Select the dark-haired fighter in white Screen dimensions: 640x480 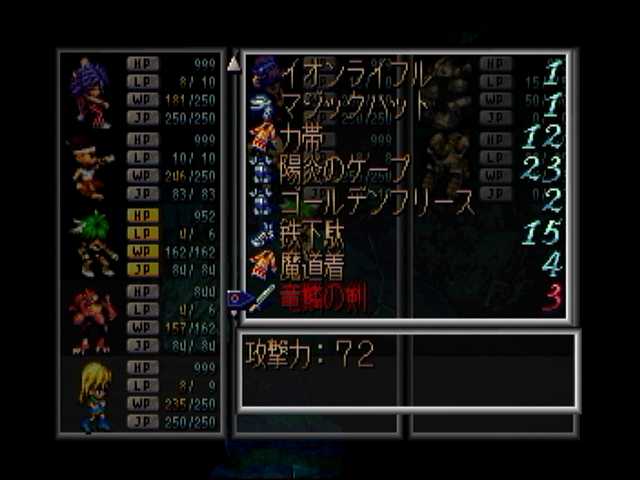click(90, 167)
